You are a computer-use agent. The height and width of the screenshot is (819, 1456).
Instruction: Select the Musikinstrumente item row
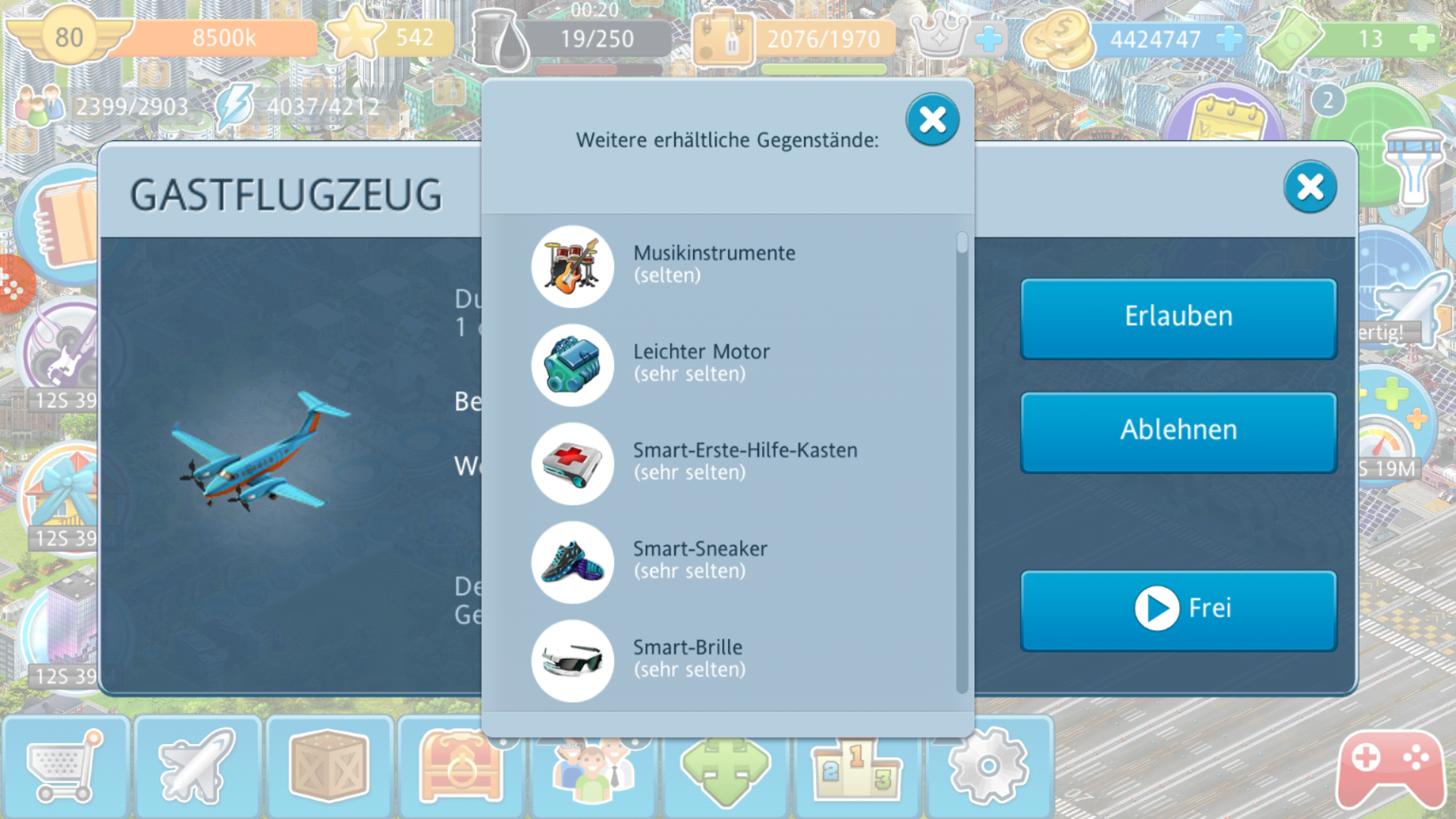tap(713, 265)
